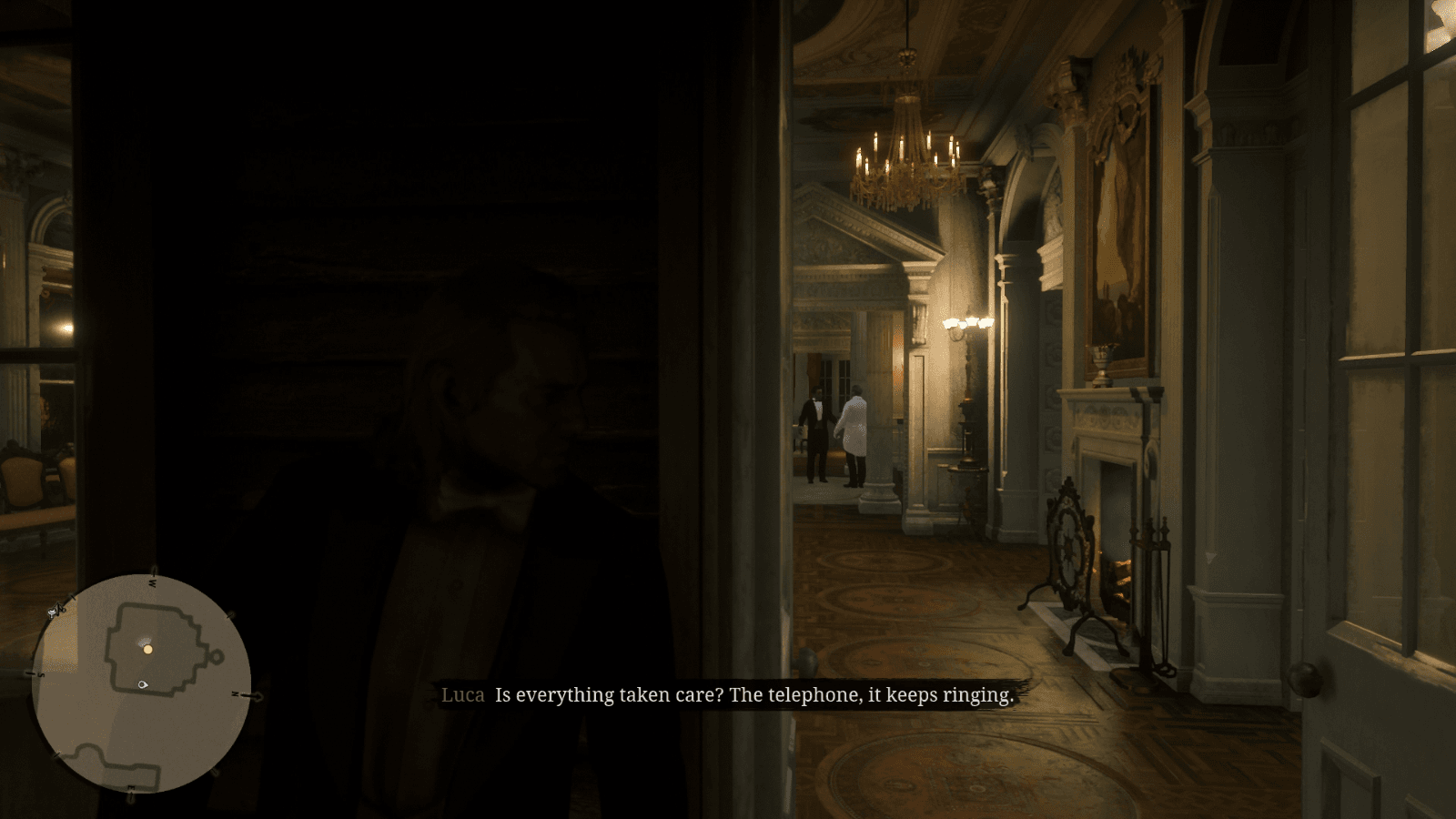Click the compass letter S on the minimap

pos(41,675)
